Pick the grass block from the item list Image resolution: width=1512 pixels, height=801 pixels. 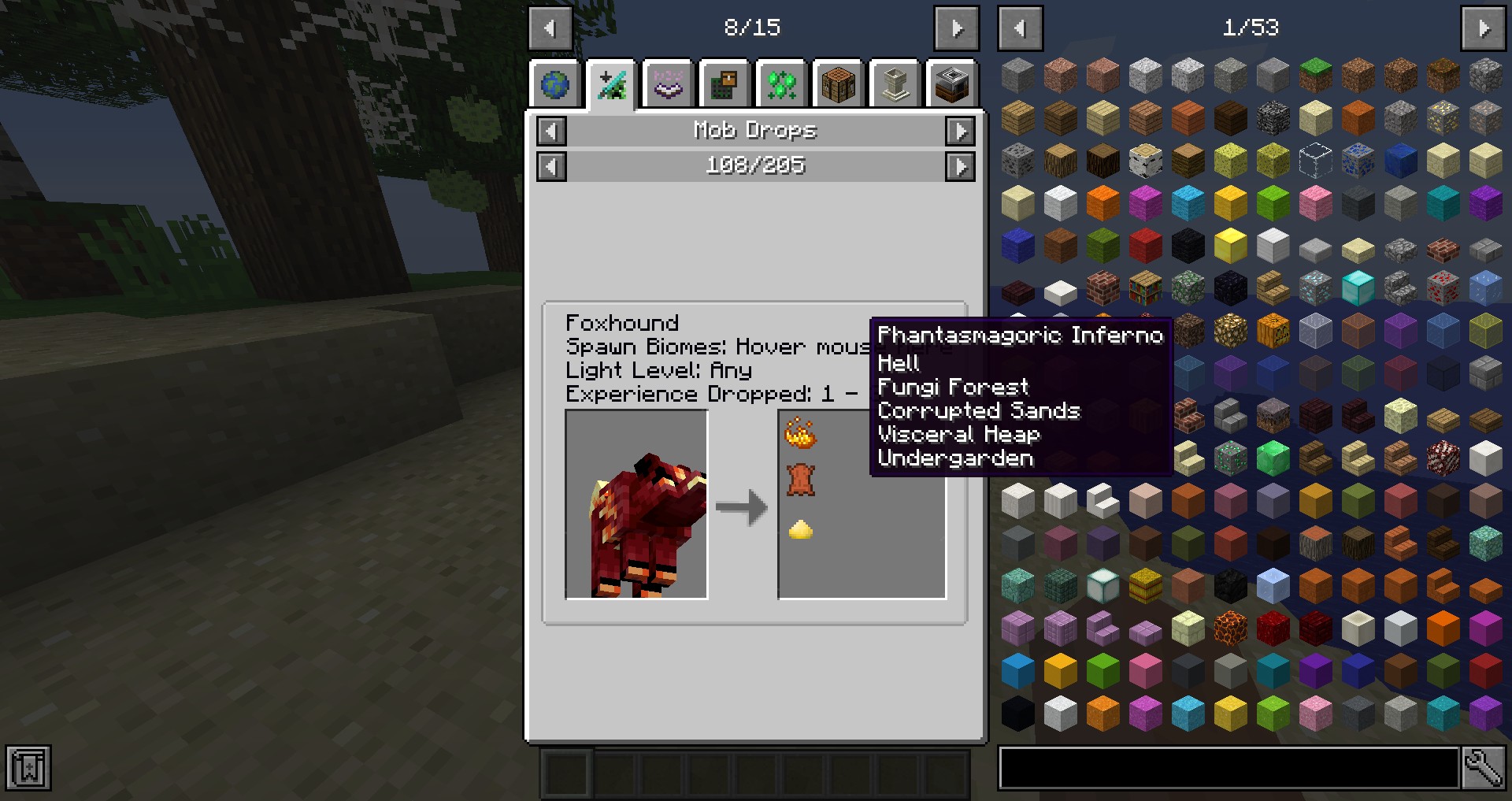(1315, 76)
